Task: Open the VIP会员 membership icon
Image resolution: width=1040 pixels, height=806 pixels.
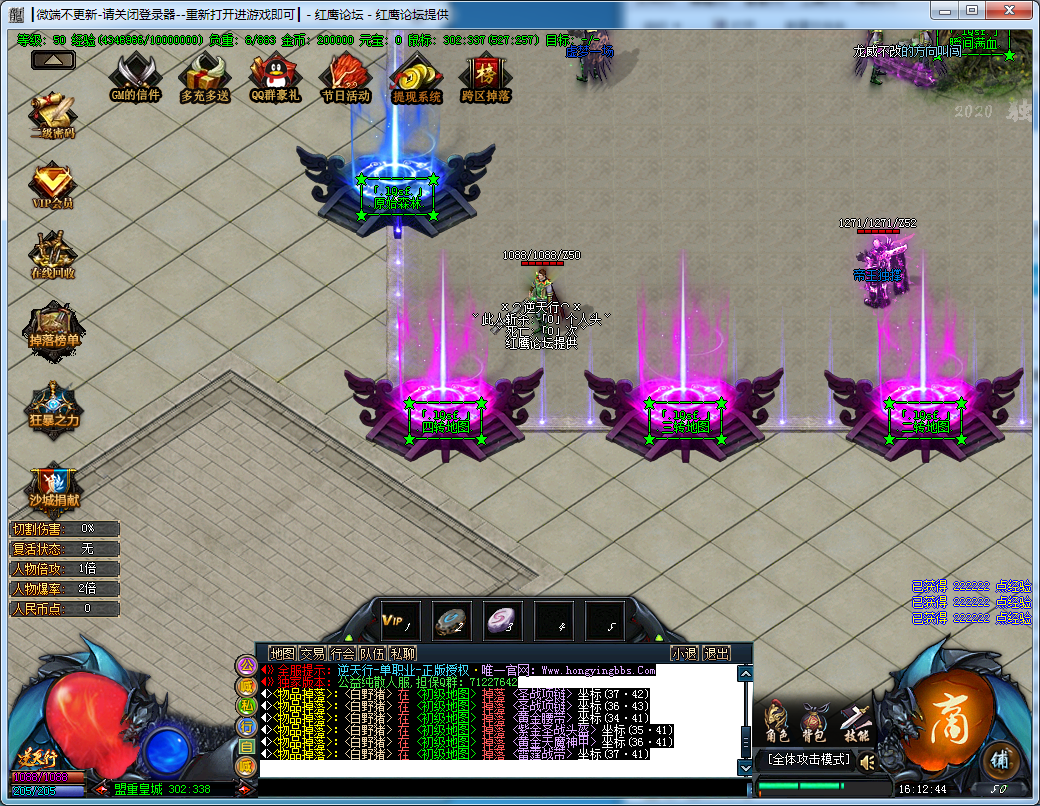Action: tap(53, 185)
